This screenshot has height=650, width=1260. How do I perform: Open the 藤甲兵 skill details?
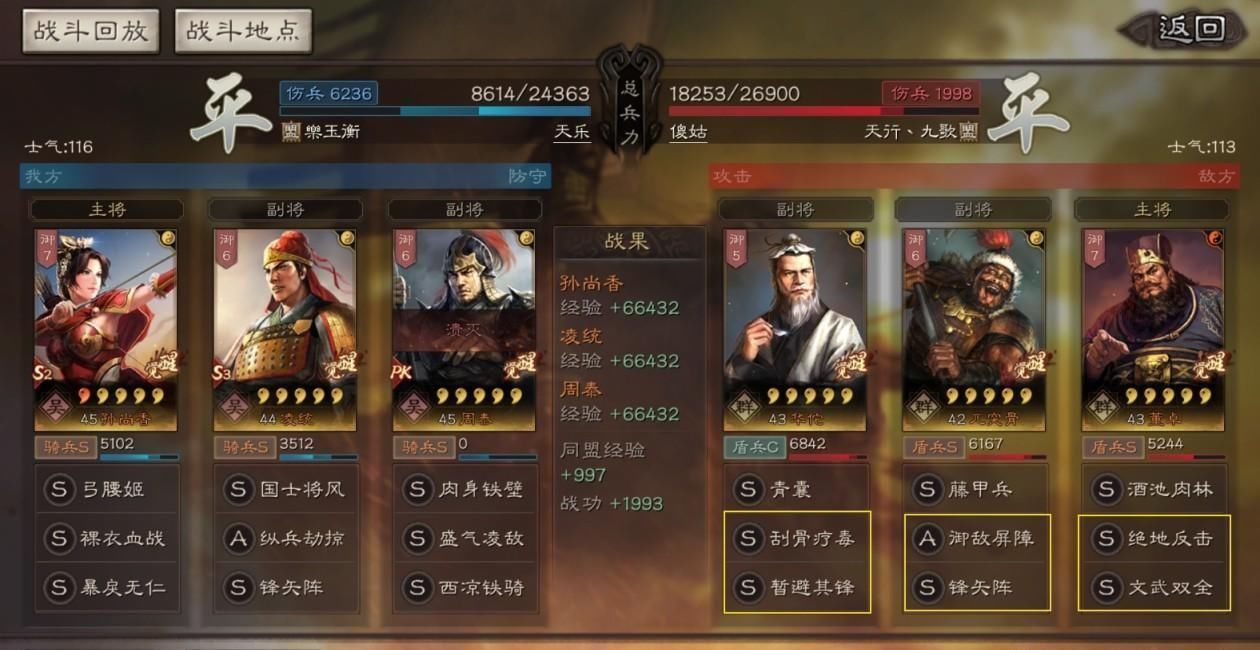coord(975,490)
